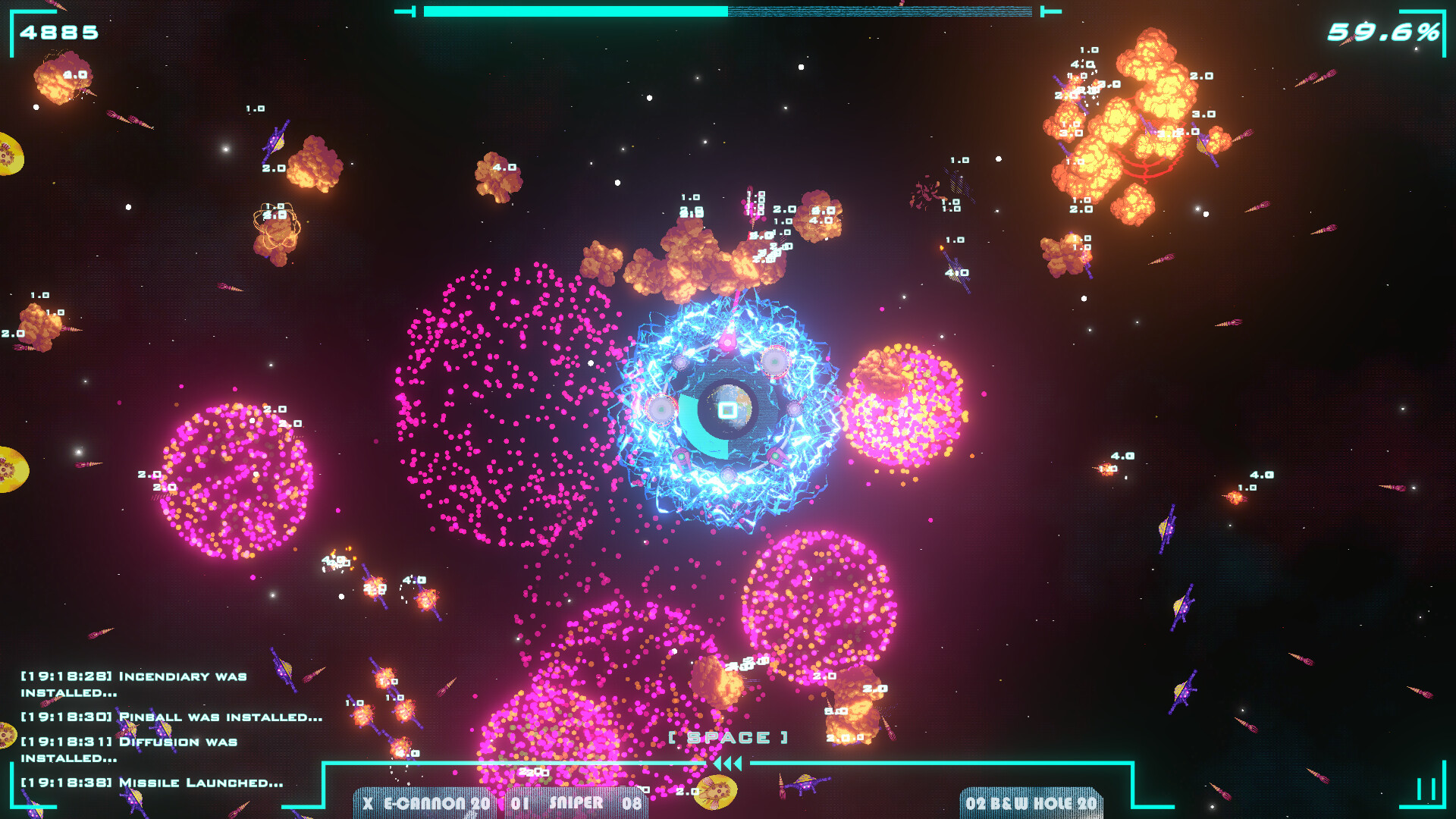Image resolution: width=1456 pixels, height=819 pixels.
Task: Select the X E-CANNON weapon slot
Action: point(422,805)
